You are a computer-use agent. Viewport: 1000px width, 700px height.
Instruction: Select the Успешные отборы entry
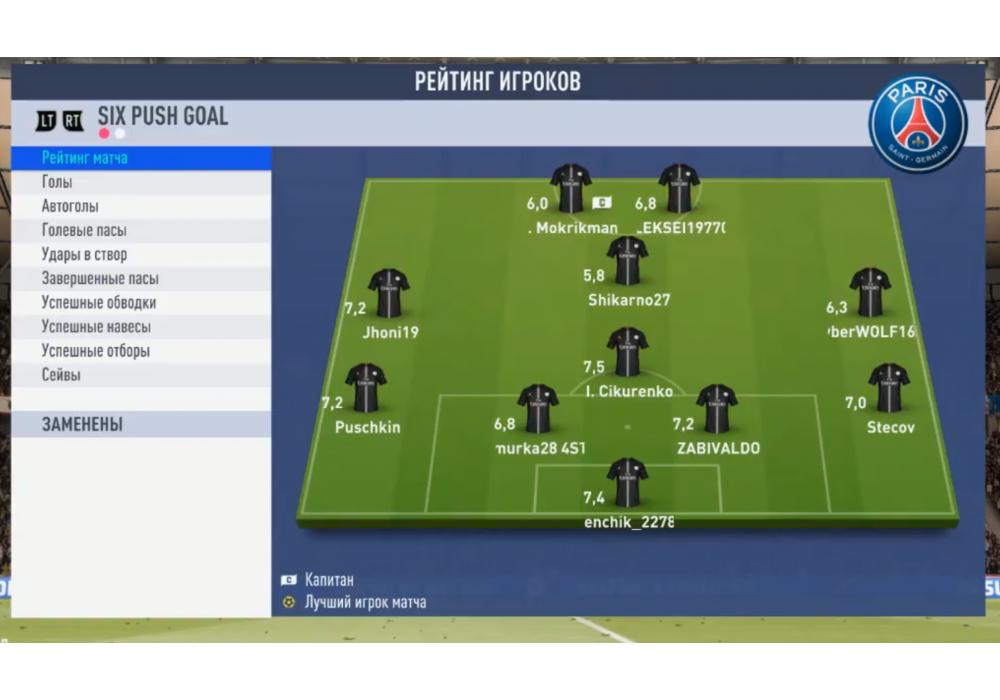tap(140, 351)
